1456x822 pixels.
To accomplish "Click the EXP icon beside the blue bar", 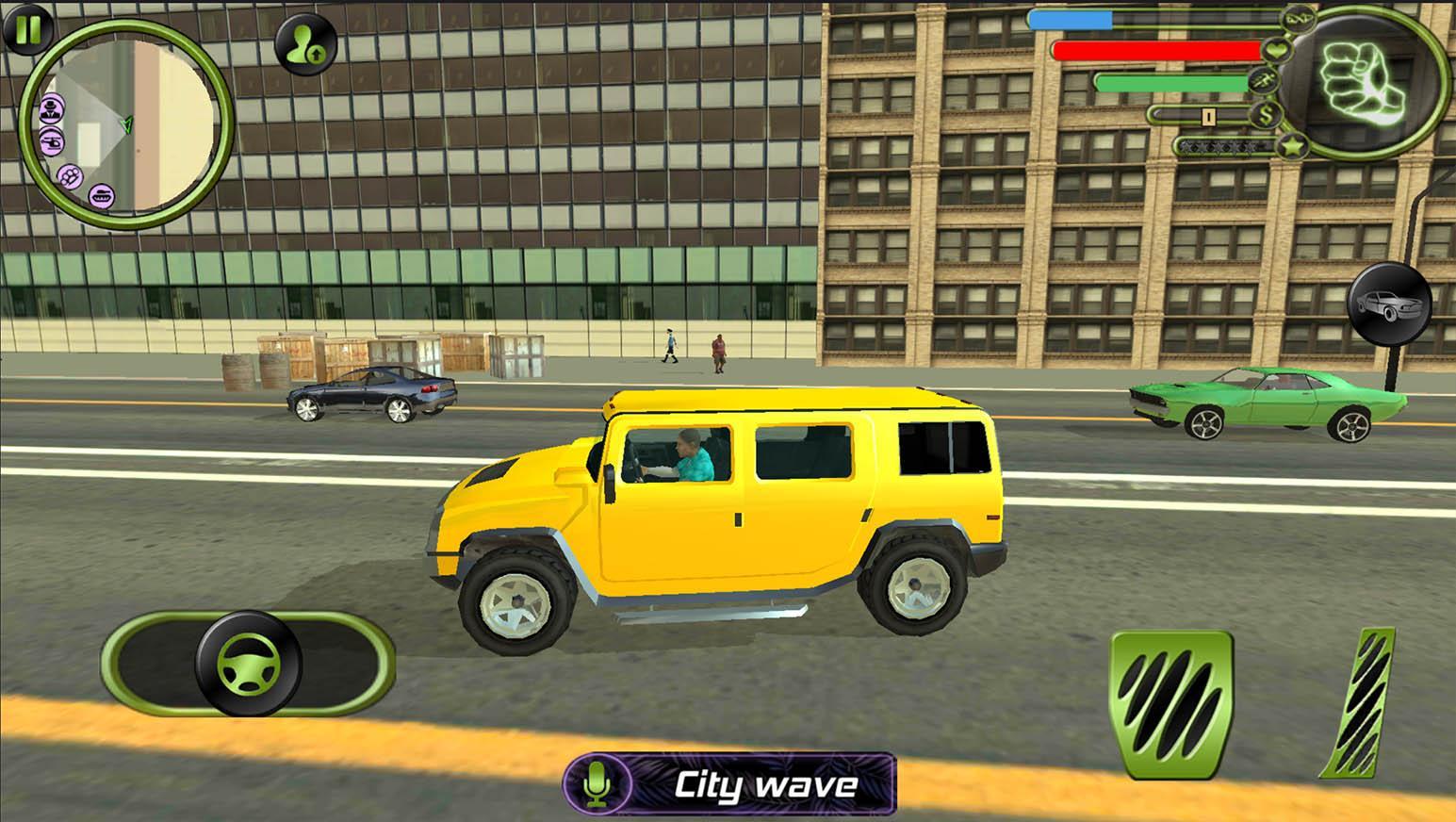I will tap(1298, 18).
